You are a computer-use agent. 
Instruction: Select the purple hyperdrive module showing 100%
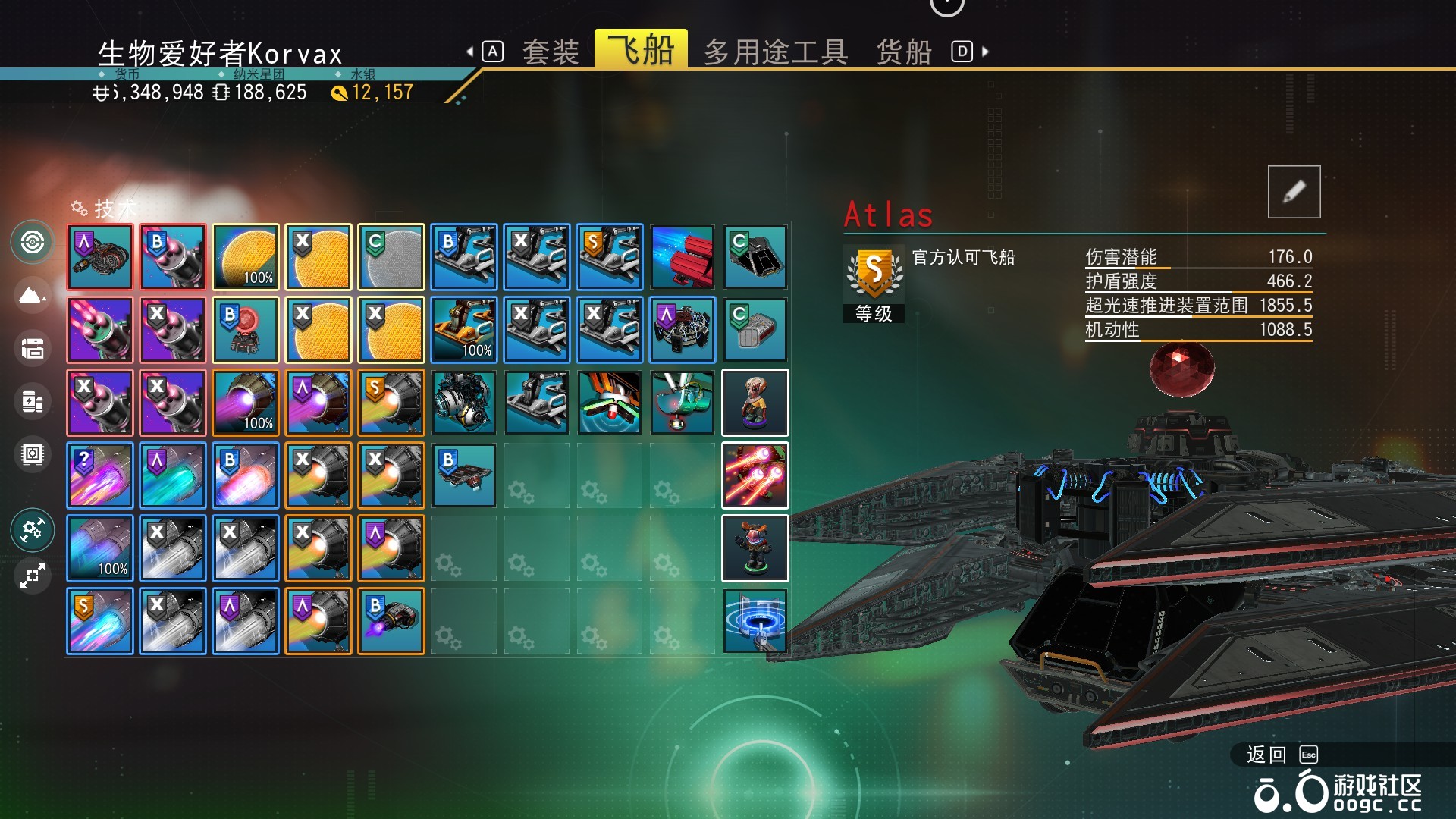click(245, 403)
